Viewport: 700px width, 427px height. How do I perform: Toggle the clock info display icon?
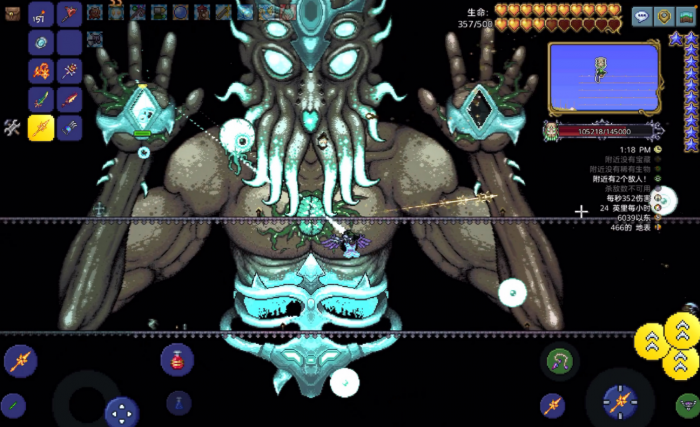659,148
